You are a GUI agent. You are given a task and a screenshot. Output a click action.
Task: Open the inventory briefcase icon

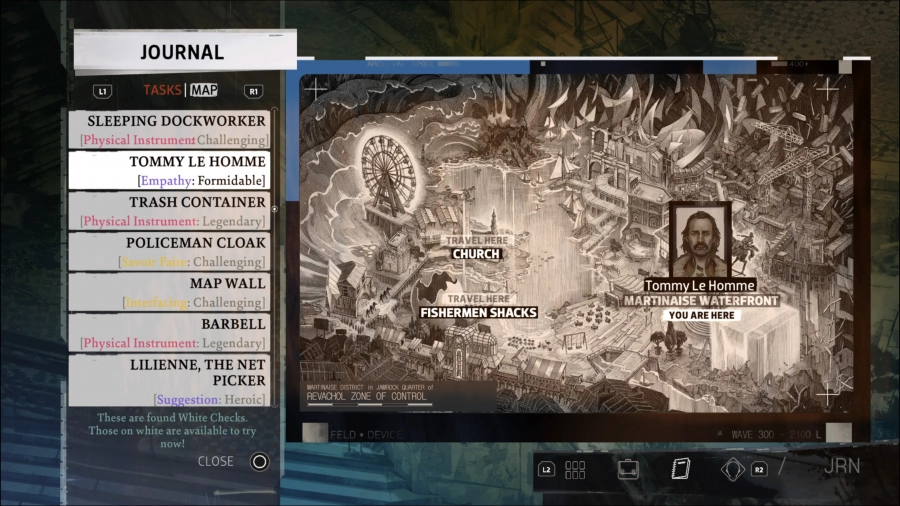pyautogui.click(x=628, y=469)
